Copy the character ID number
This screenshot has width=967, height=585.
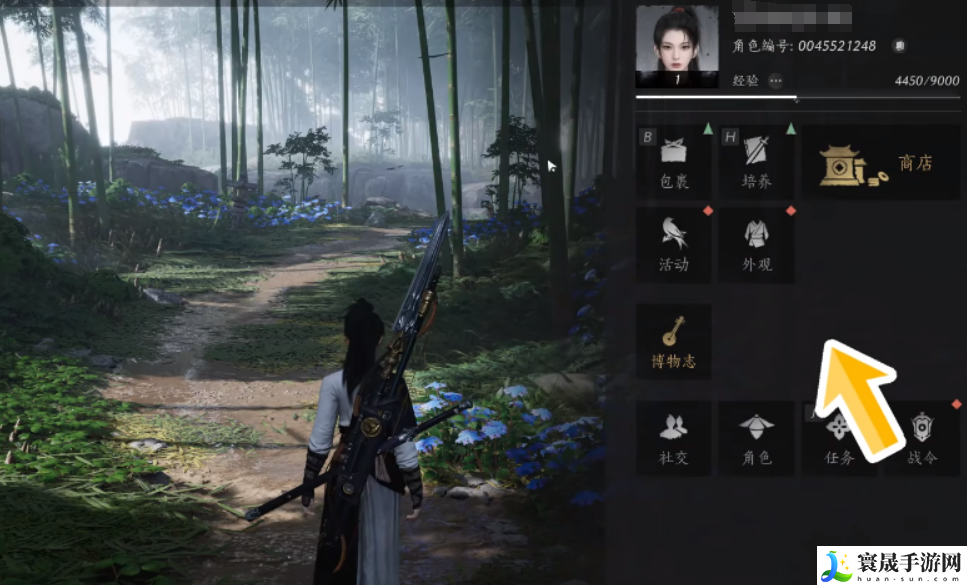click(x=899, y=46)
